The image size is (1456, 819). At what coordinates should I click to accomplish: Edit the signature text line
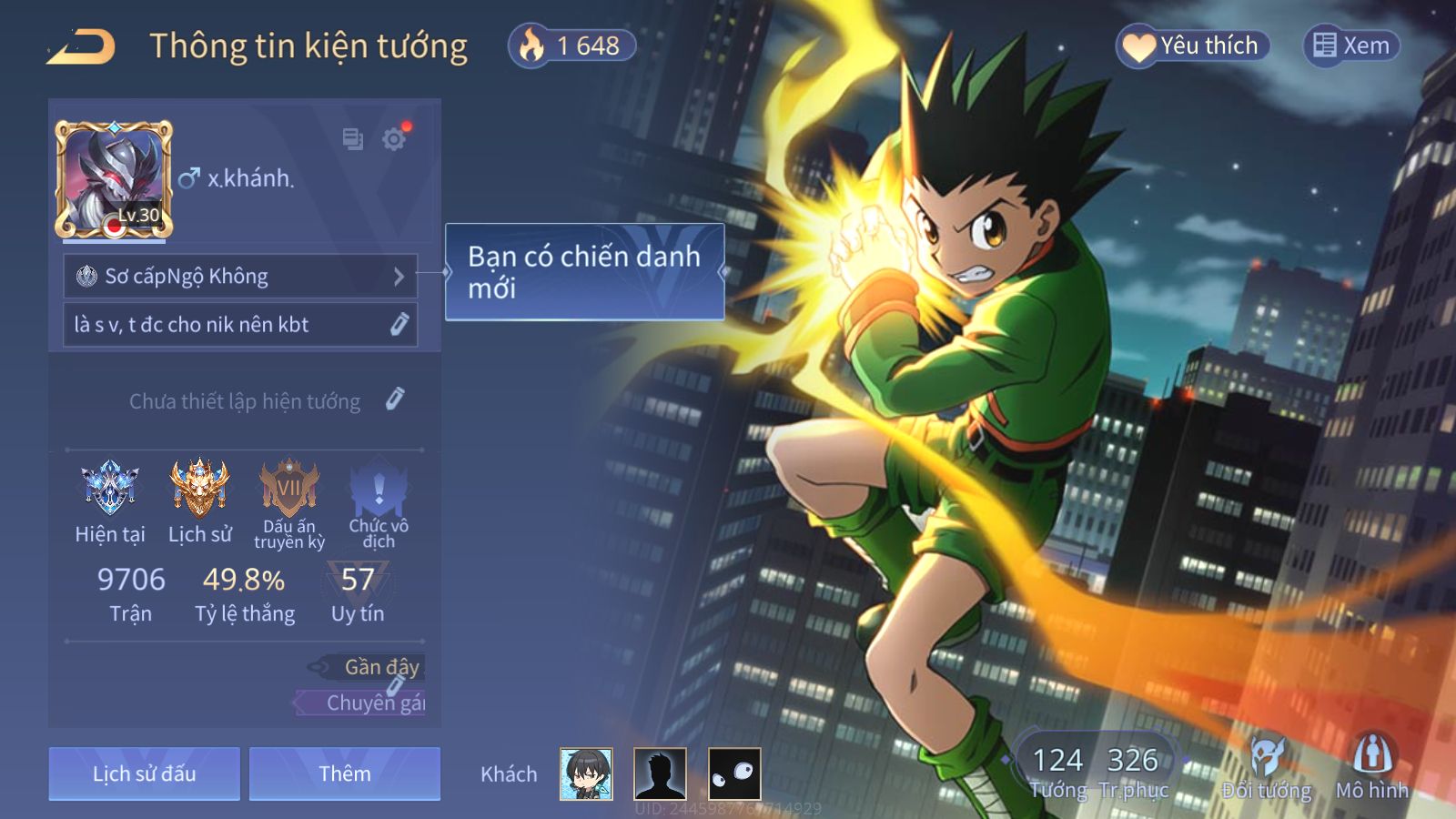pyautogui.click(x=240, y=325)
